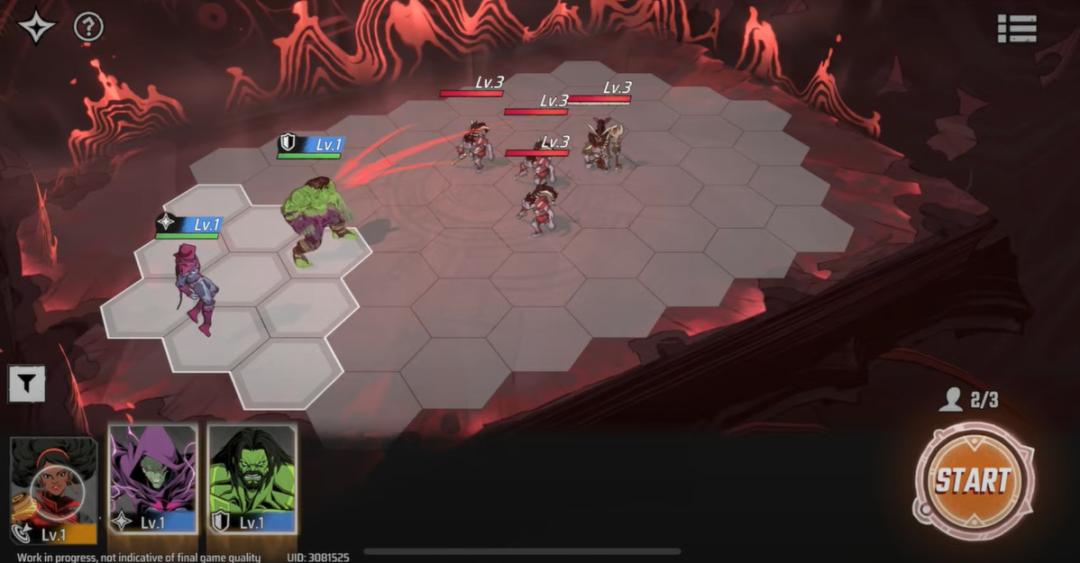The height and width of the screenshot is (563, 1080).
Task: Open the list menu icon
Action: pos(1016,28)
